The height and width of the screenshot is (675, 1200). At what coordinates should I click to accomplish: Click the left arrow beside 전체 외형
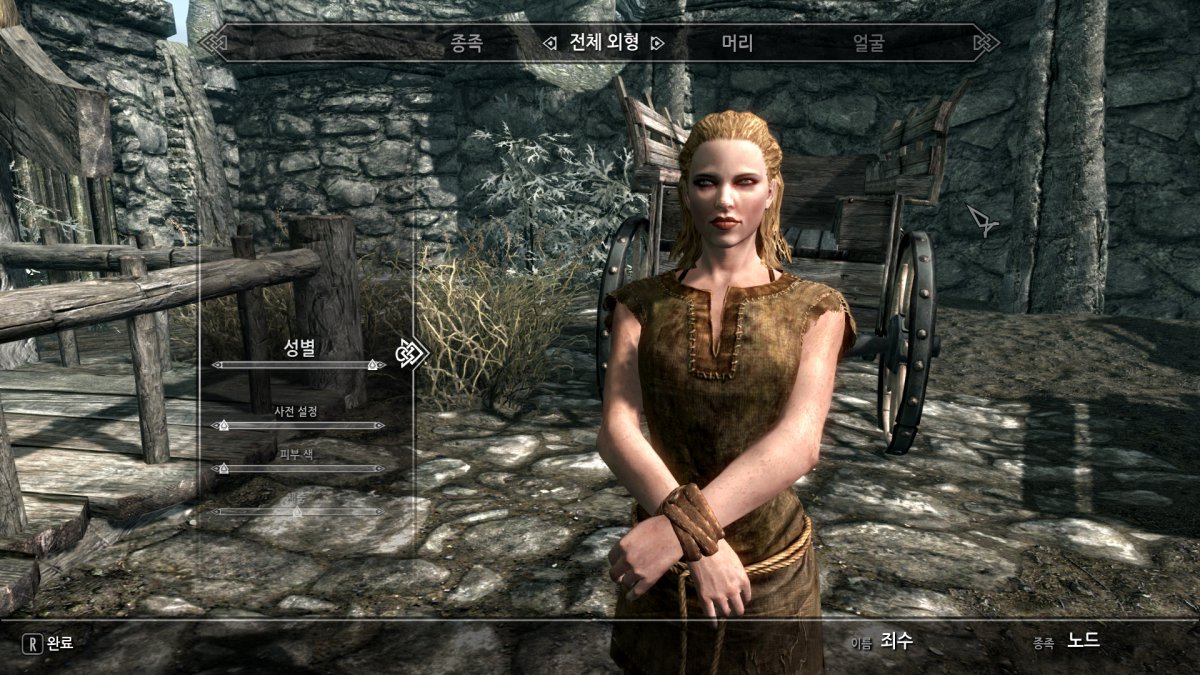(x=549, y=44)
